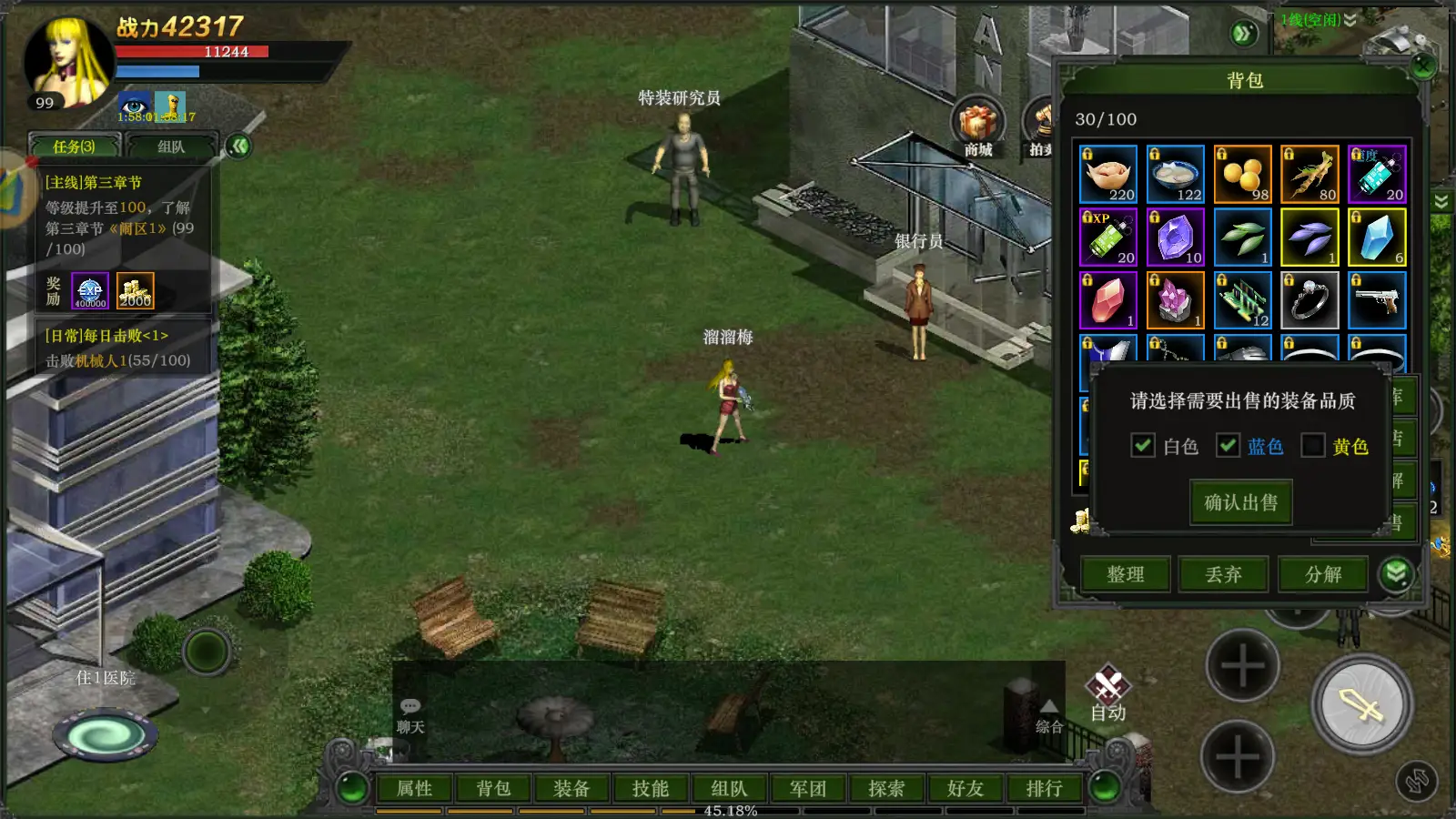
Task: Sort the bag with 整理 button
Action: [1126, 574]
